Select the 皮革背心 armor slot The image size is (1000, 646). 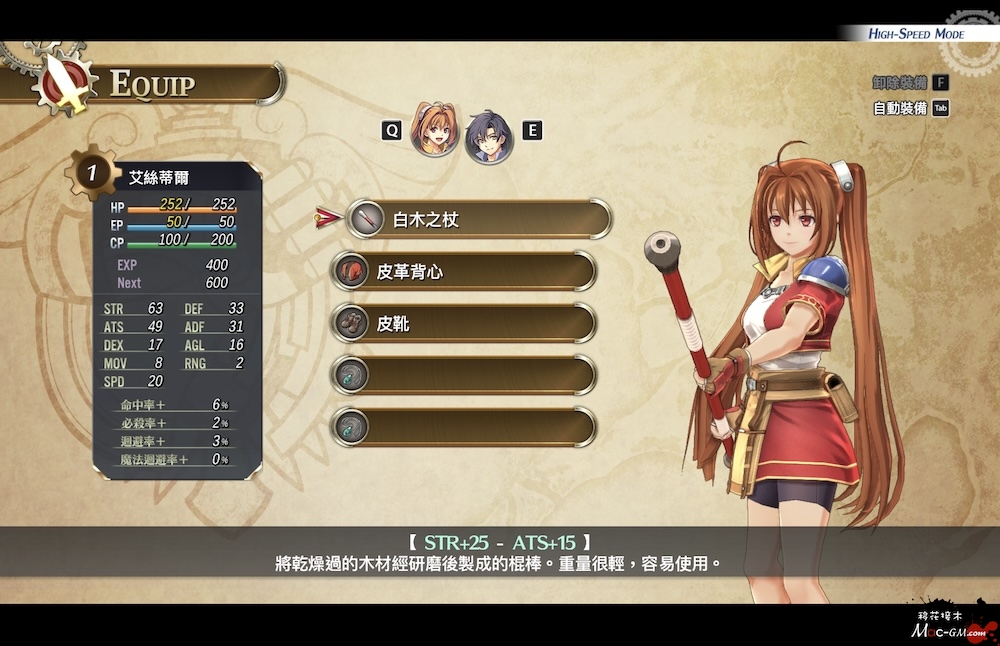(464, 271)
